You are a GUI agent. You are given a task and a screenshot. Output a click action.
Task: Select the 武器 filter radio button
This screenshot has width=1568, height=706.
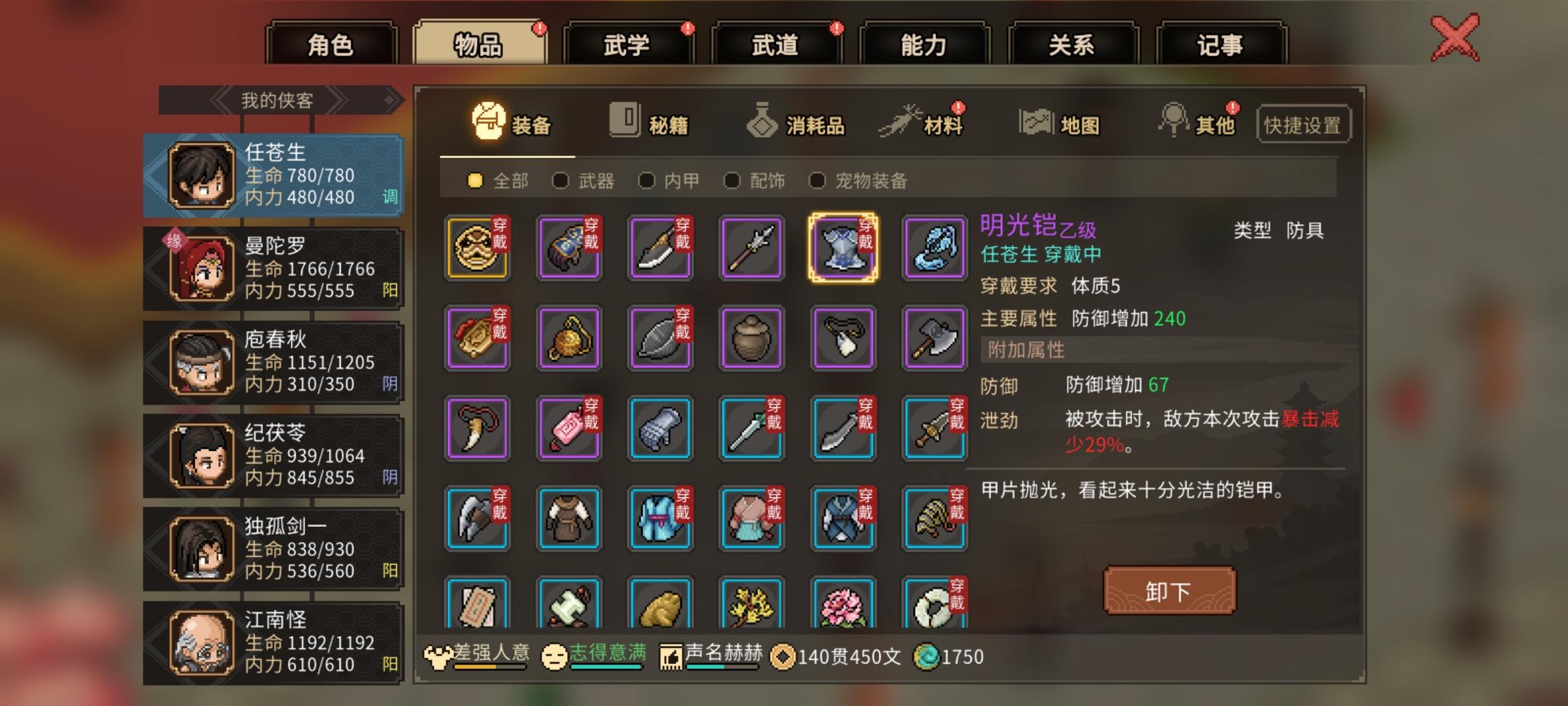[563, 181]
